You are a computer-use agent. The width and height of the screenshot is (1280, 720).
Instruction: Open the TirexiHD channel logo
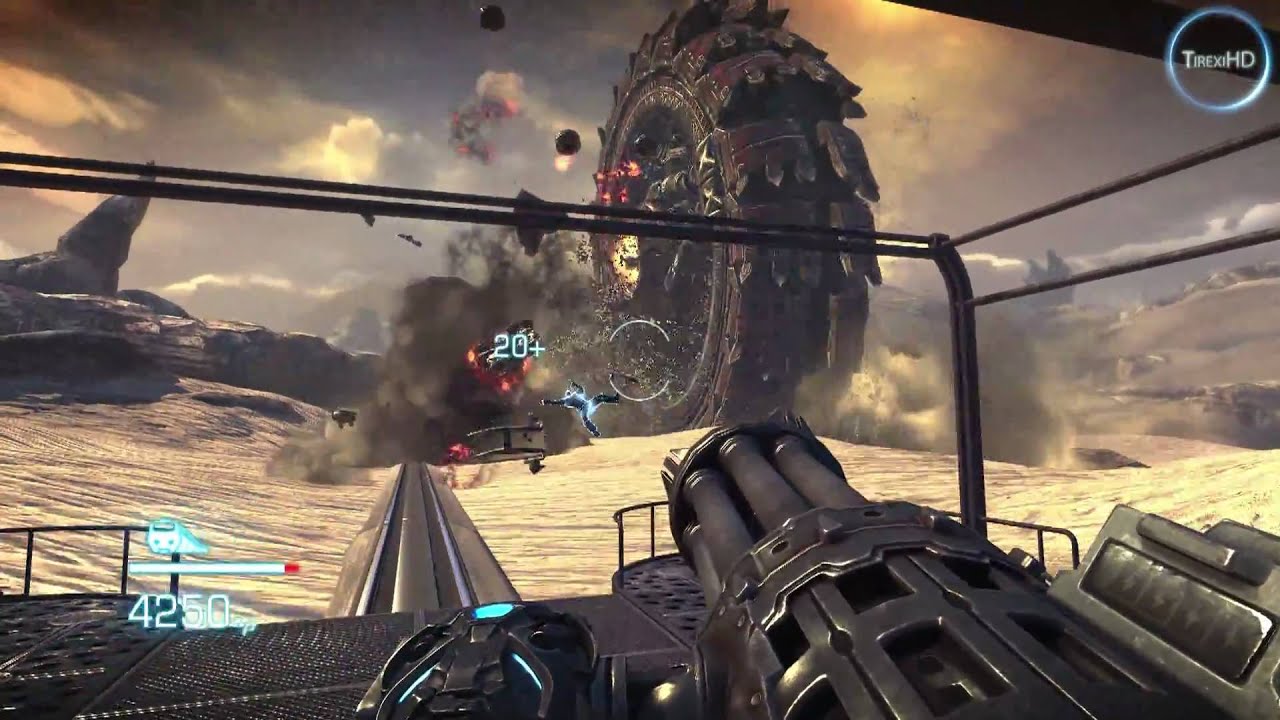click(x=1216, y=59)
